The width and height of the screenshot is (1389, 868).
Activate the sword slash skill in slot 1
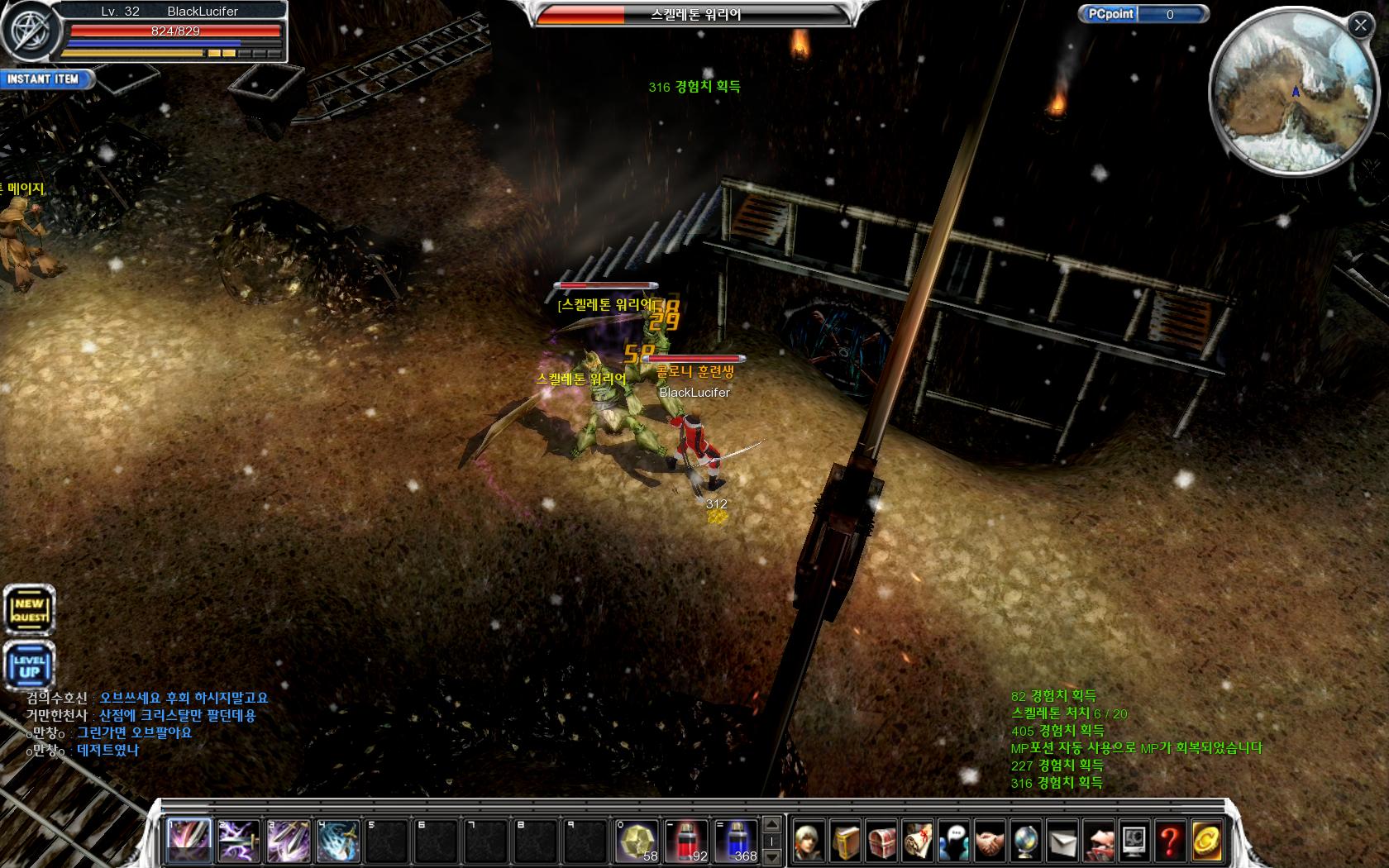189,841
